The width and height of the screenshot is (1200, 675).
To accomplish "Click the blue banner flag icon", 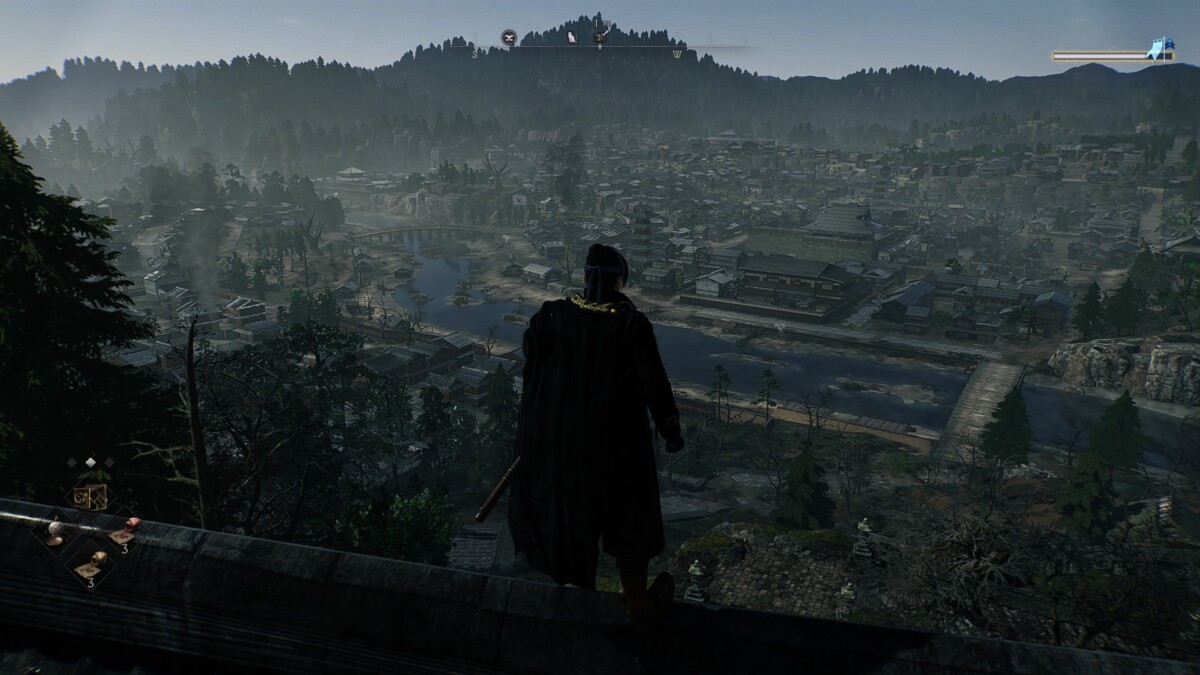I will pyautogui.click(x=1161, y=48).
